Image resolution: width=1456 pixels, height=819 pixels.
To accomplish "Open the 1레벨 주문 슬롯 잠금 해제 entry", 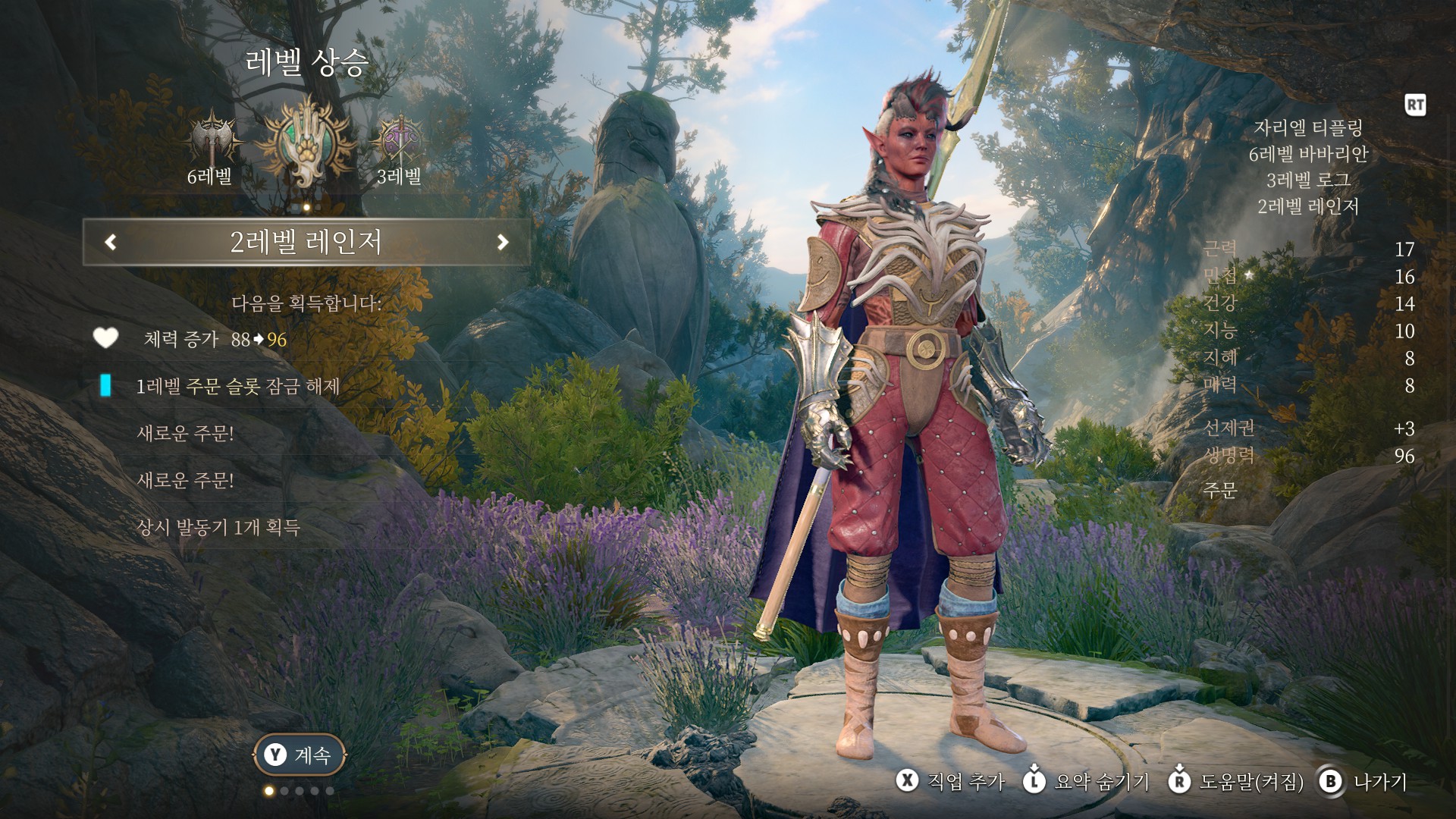I will point(237,387).
